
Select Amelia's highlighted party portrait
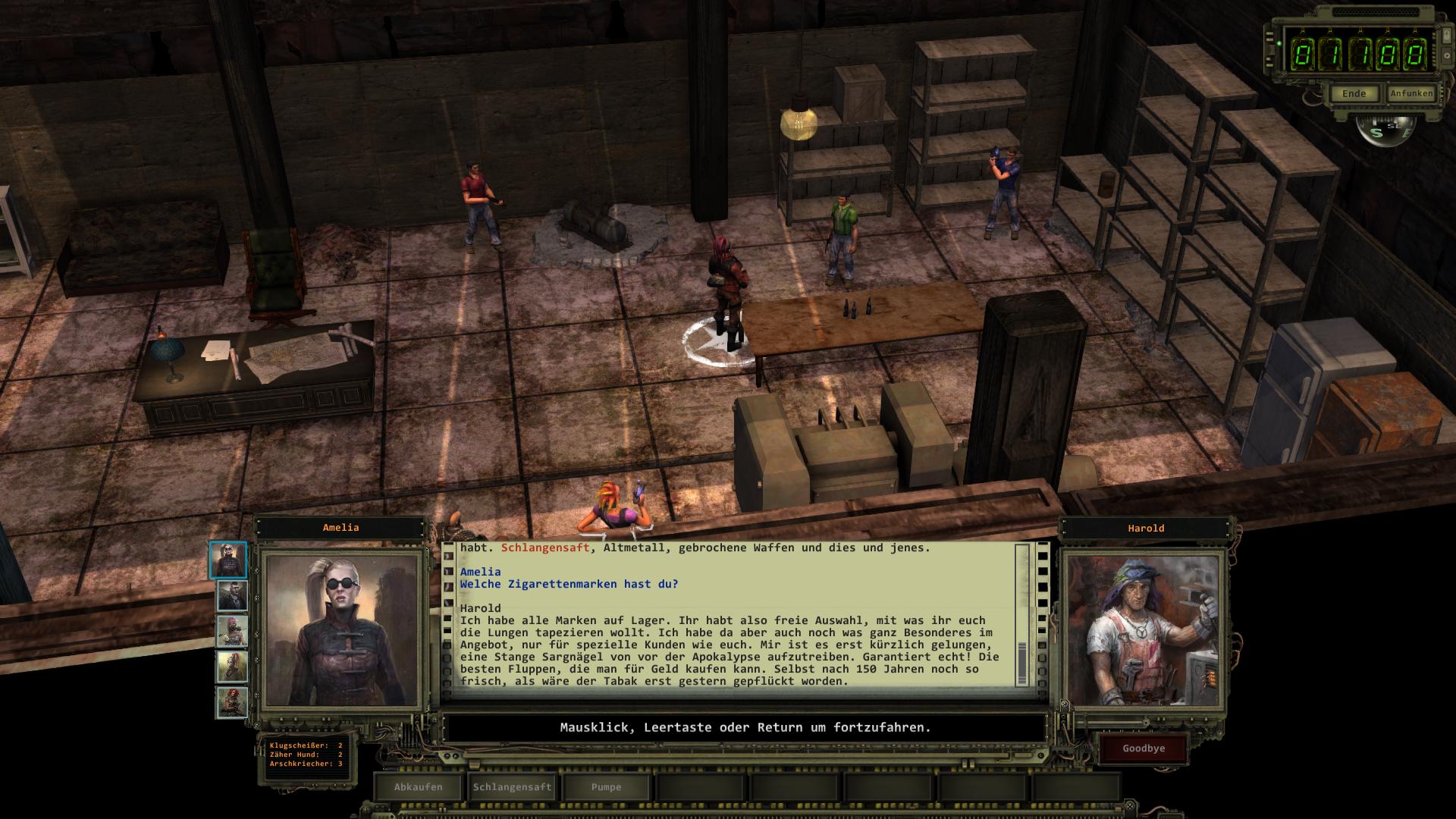[x=228, y=560]
